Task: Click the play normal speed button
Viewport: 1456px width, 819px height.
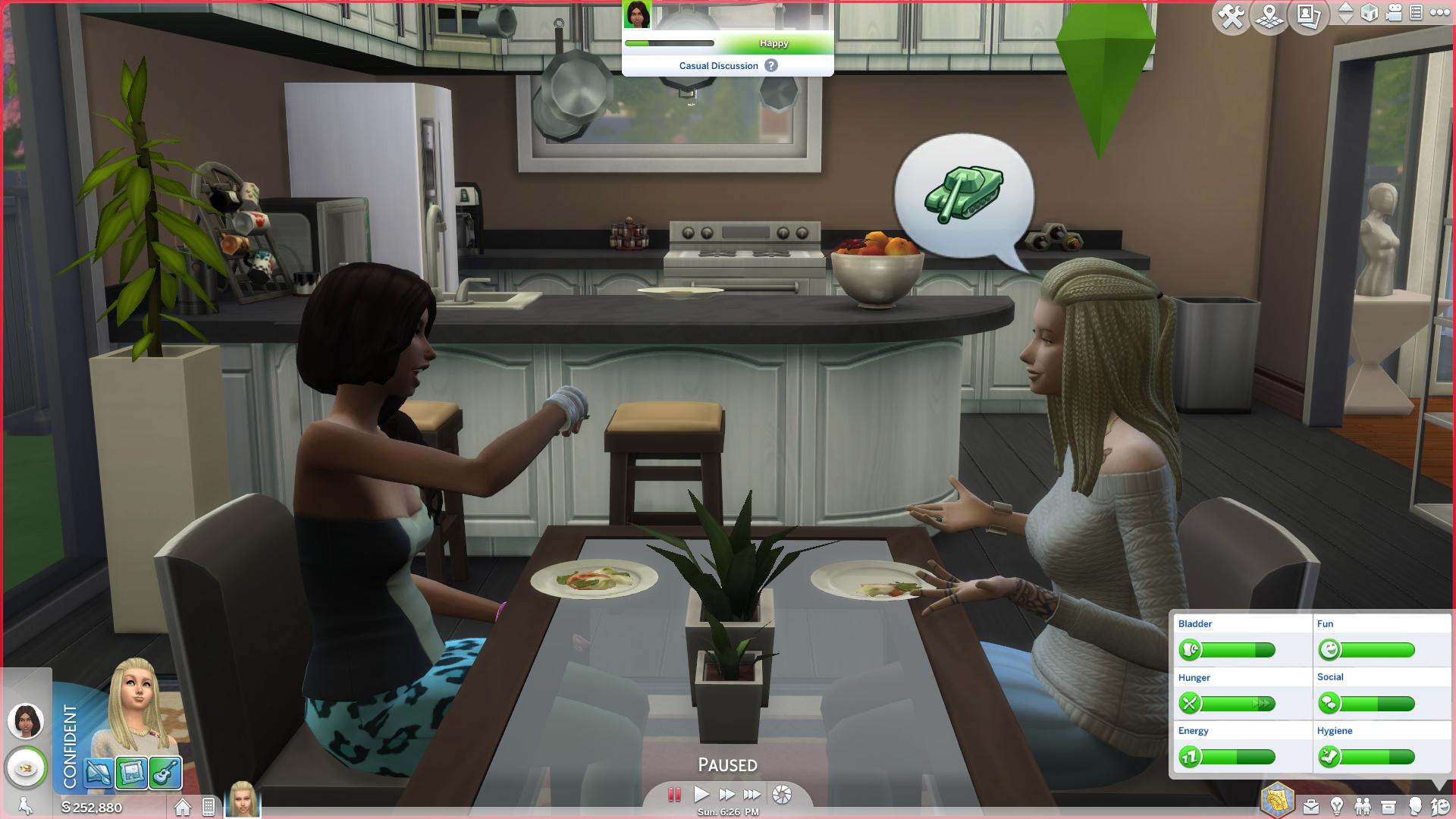Action: 701,794
